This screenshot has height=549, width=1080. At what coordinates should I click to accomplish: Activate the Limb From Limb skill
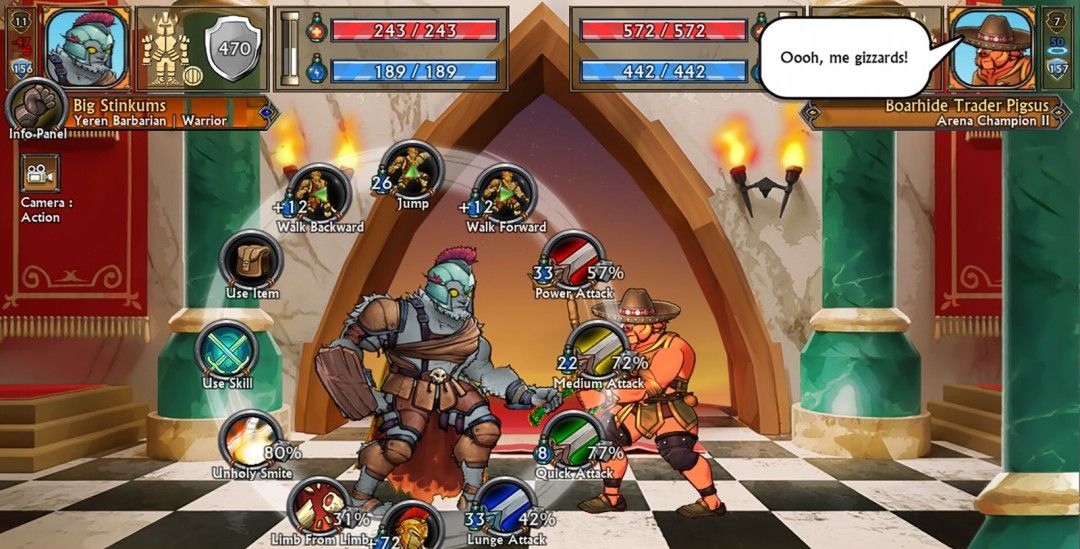[x=319, y=507]
